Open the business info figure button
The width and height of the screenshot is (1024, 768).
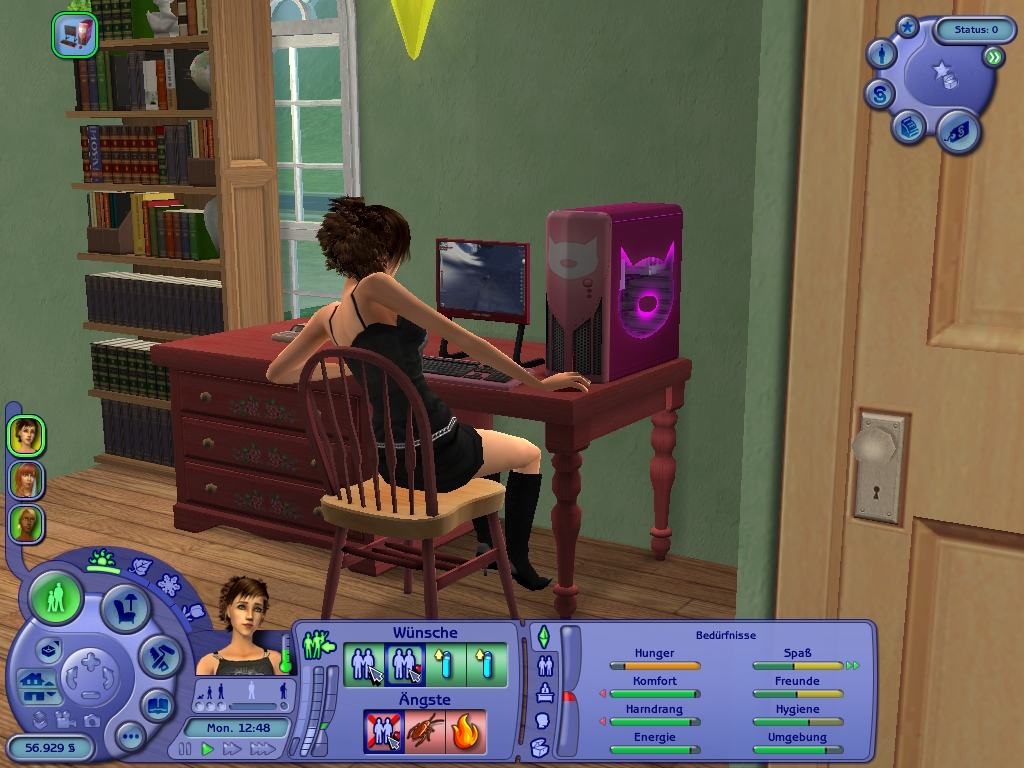click(x=881, y=55)
